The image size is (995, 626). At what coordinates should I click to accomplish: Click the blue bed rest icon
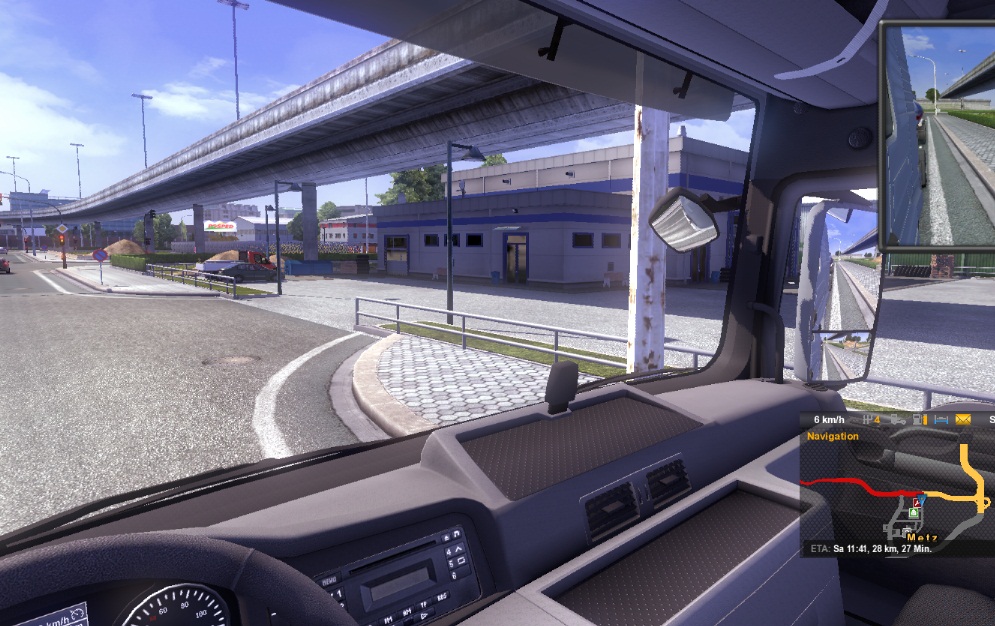pyautogui.click(x=941, y=420)
